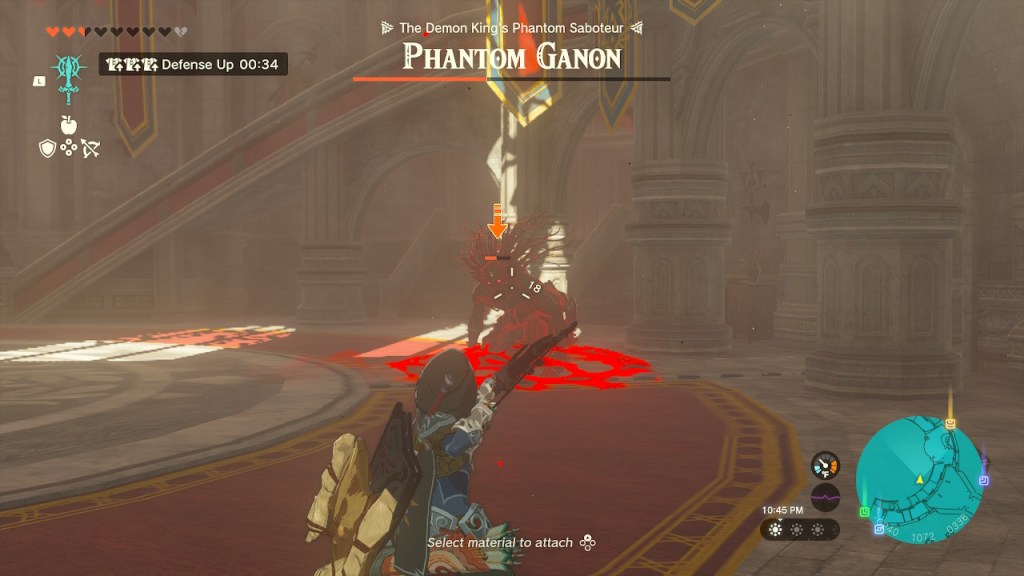Choose the bow and arrow quick-select icon
The height and width of the screenshot is (576, 1024).
click(91, 148)
